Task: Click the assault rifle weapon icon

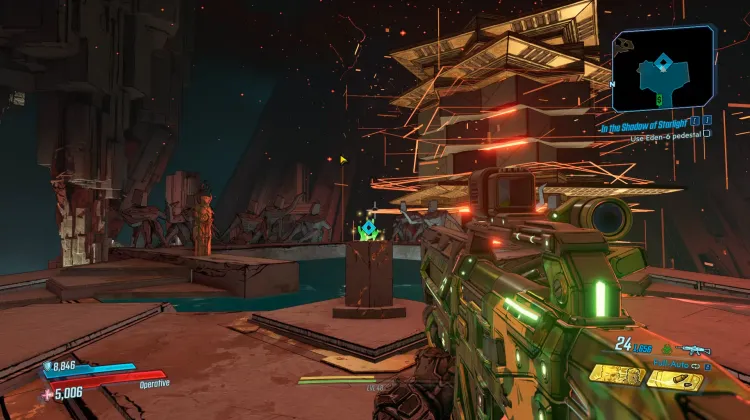Action: click(694, 349)
